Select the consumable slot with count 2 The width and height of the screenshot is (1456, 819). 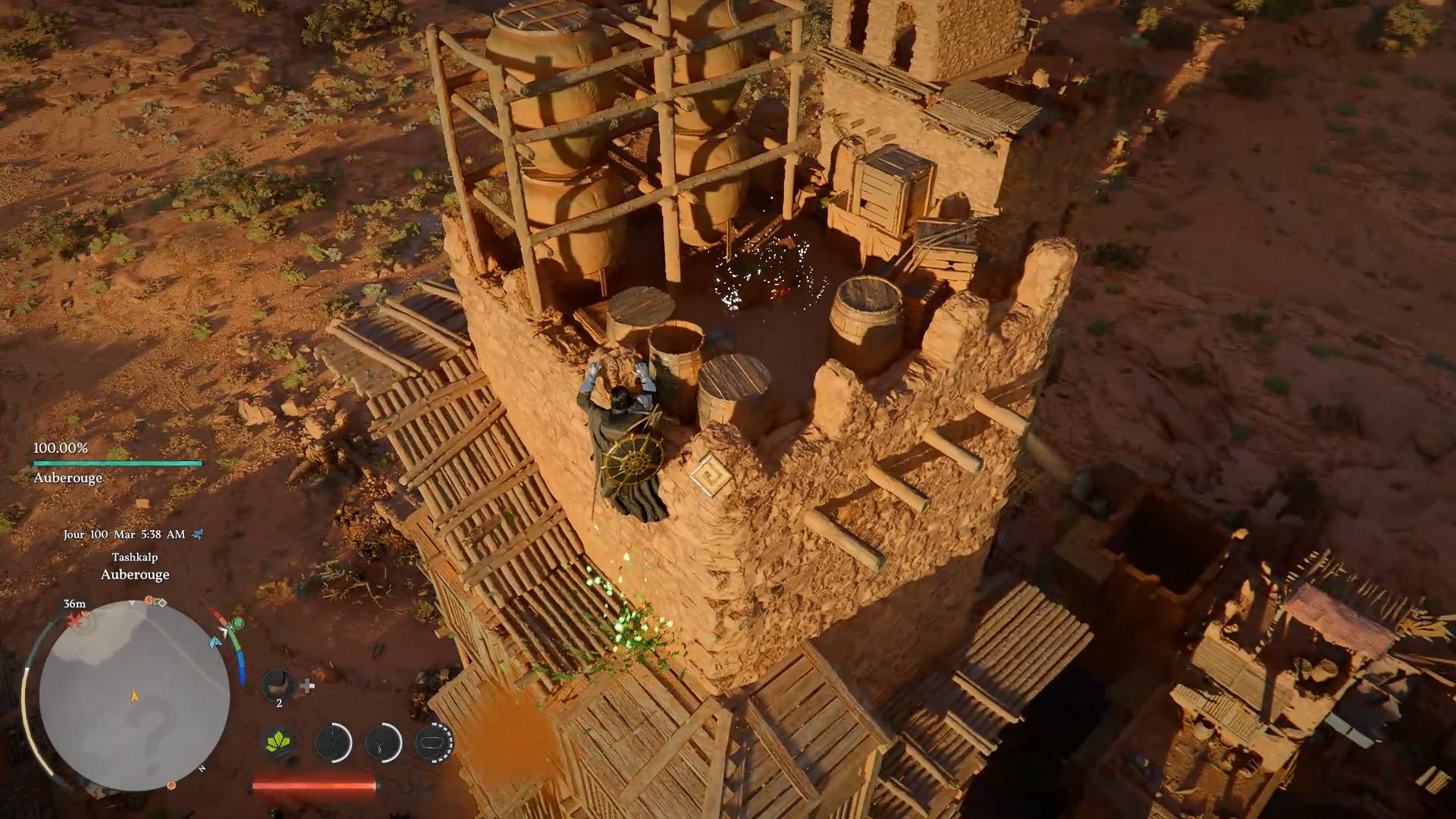pyautogui.click(x=278, y=686)
